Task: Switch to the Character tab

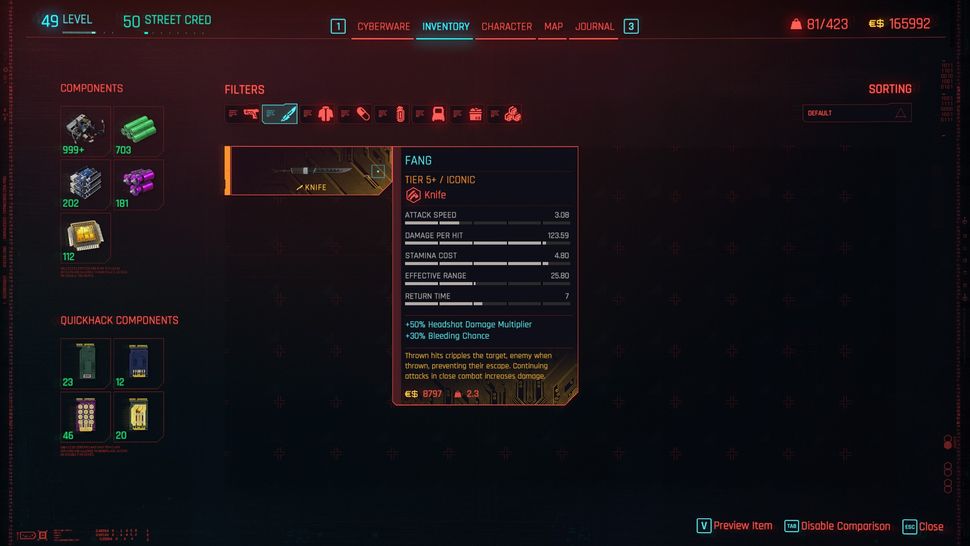Action: click(x=506, y=27)
